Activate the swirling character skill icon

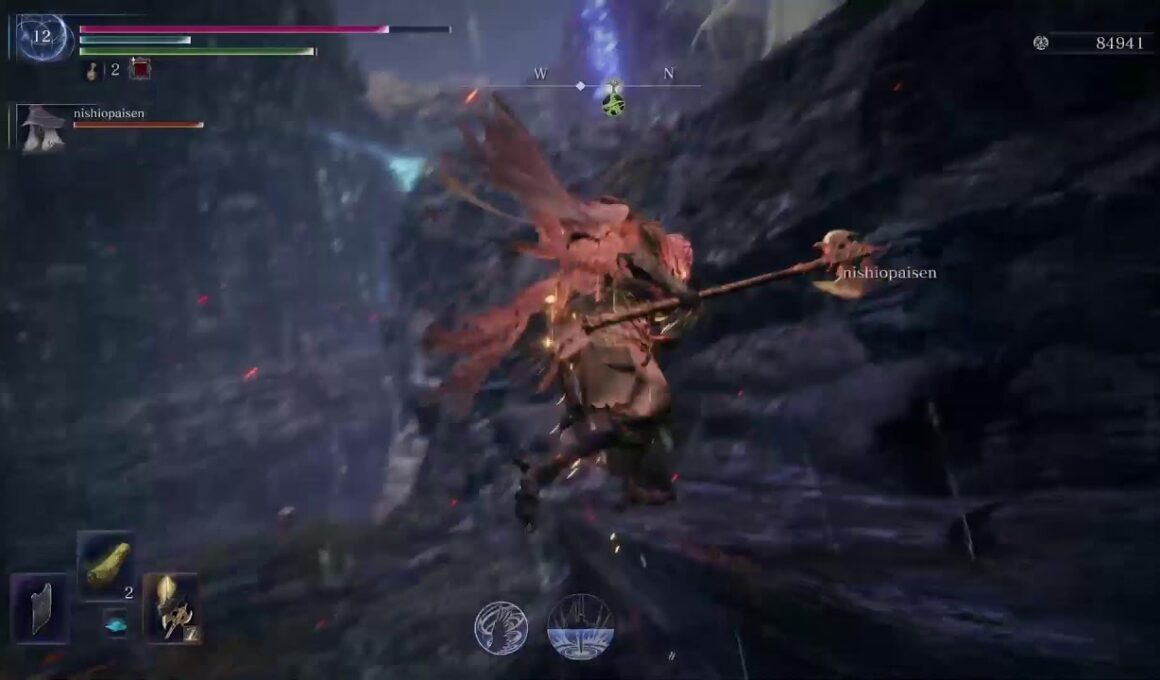(501, 627)
